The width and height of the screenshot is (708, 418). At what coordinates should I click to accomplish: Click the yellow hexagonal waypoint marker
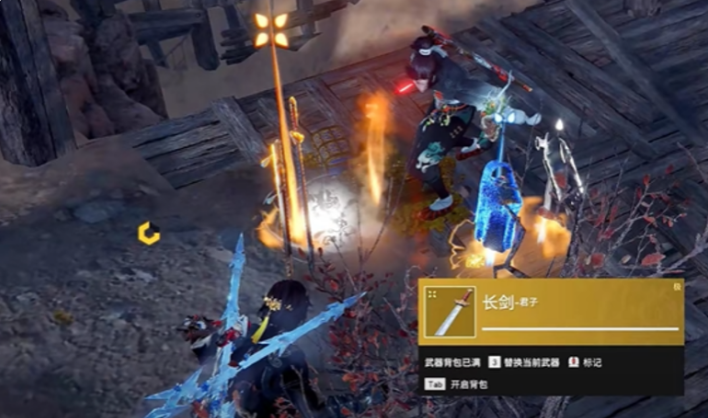(149, 234)
